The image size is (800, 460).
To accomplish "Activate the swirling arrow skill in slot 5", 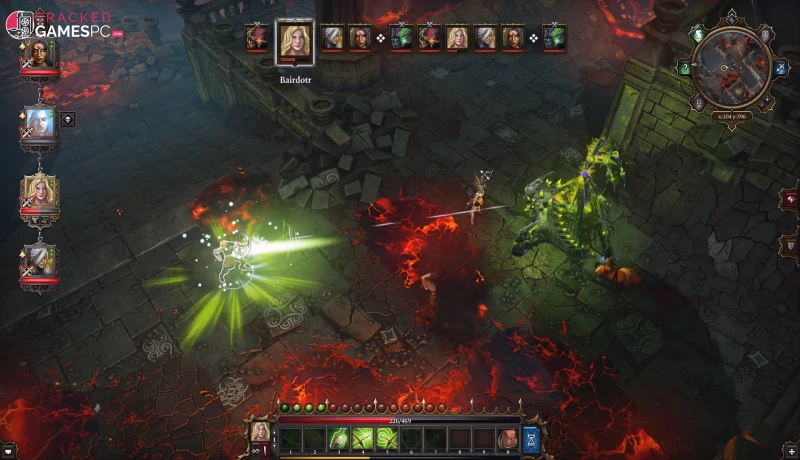I will click(387, 437).
